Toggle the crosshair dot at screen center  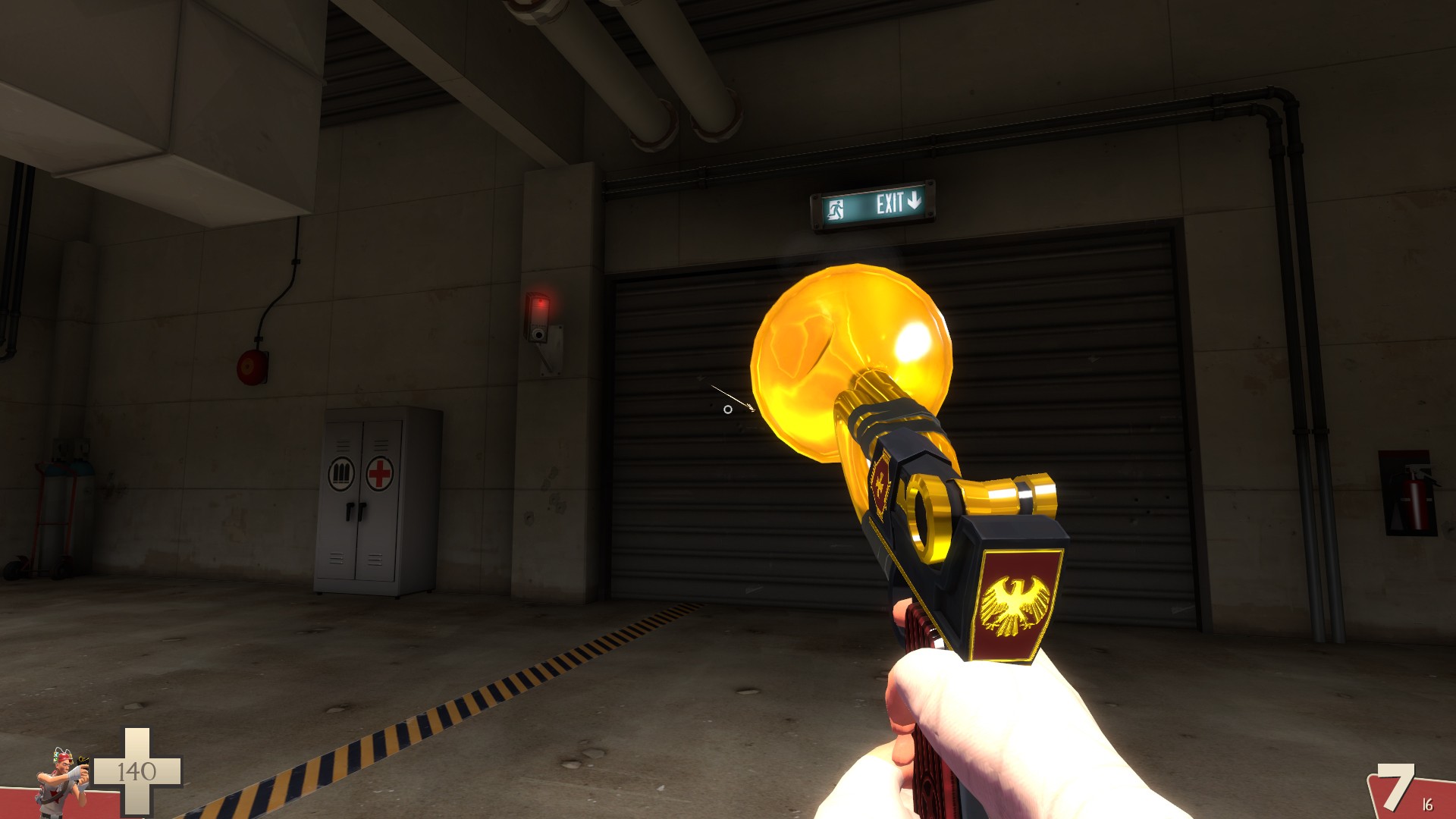pos(726,409)
